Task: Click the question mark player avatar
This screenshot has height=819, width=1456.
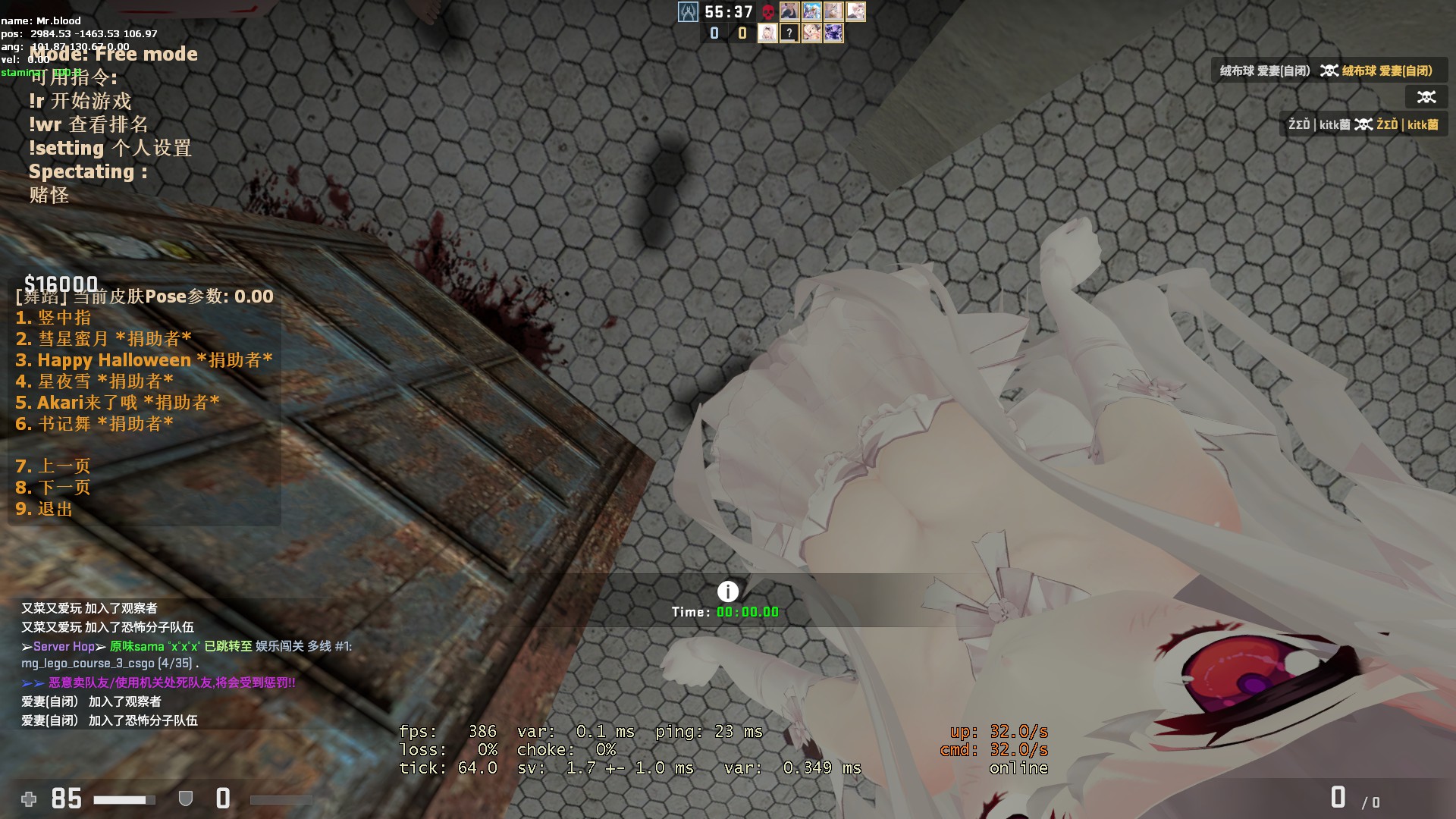Action: pos(789,33)
